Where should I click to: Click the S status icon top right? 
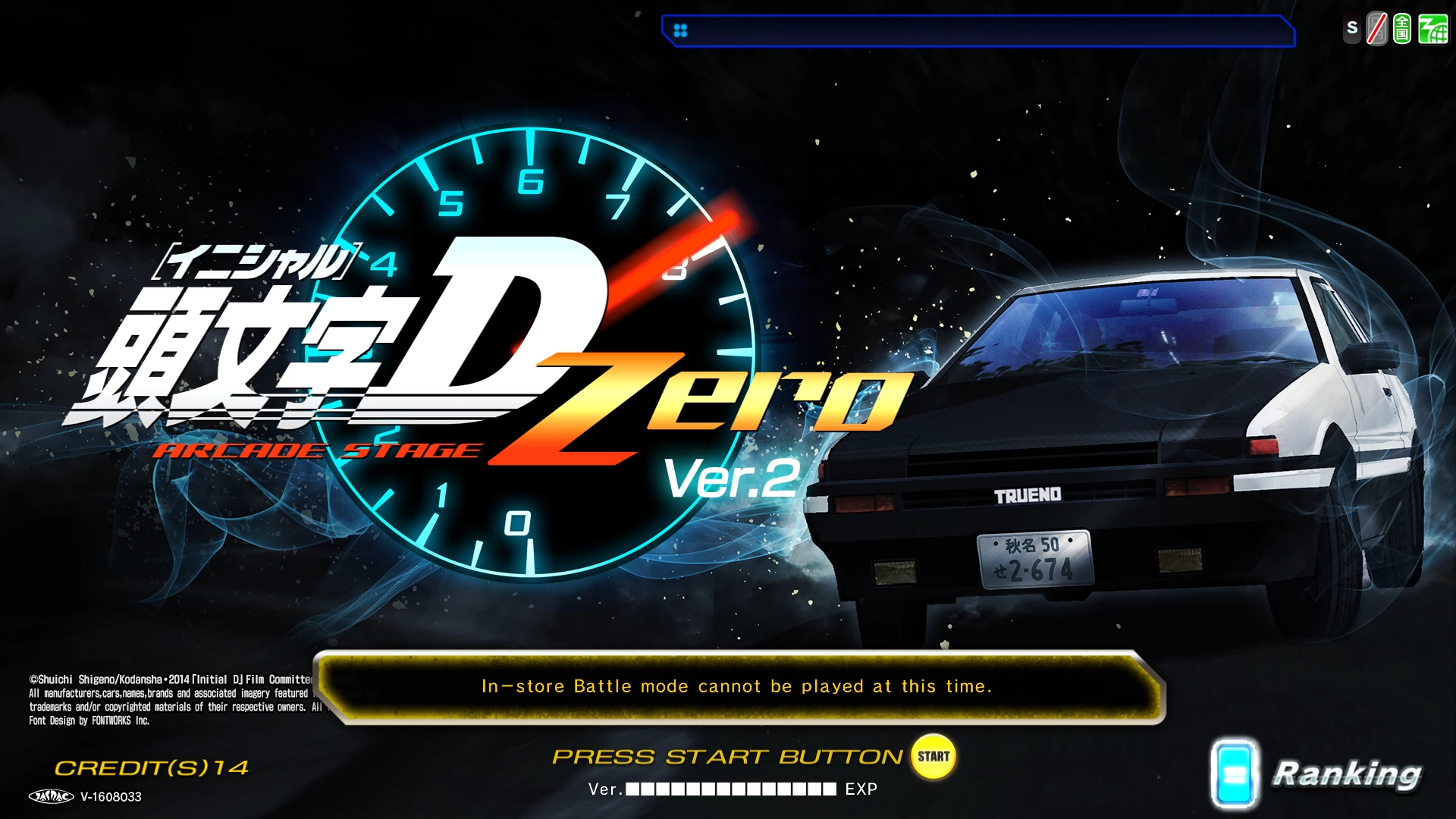pyautogui.click(x=1351, y=29)
